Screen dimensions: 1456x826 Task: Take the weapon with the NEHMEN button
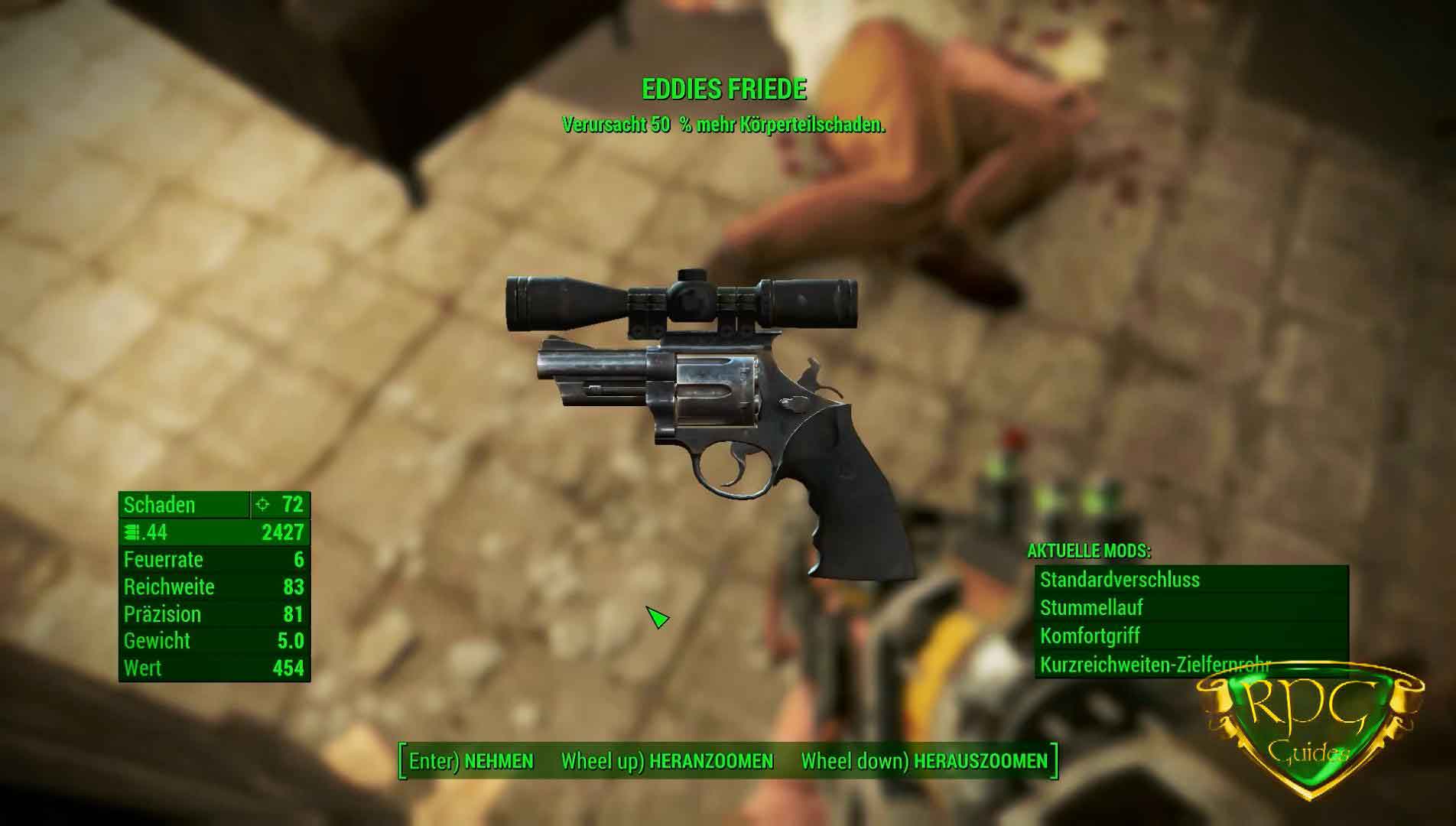[x=471, y=761]
